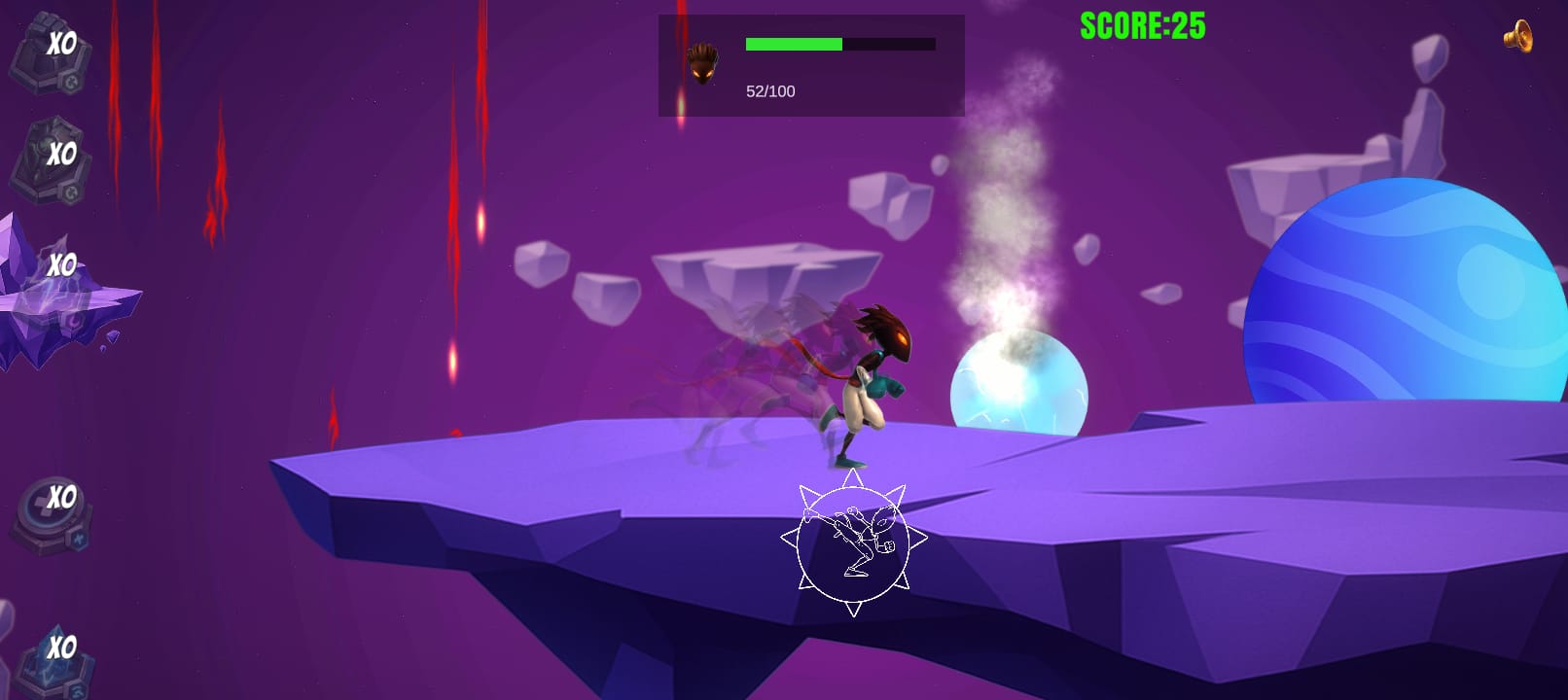
Task: Tap the spiked flying-kick attack button
Action: click(x=853, y=542)
